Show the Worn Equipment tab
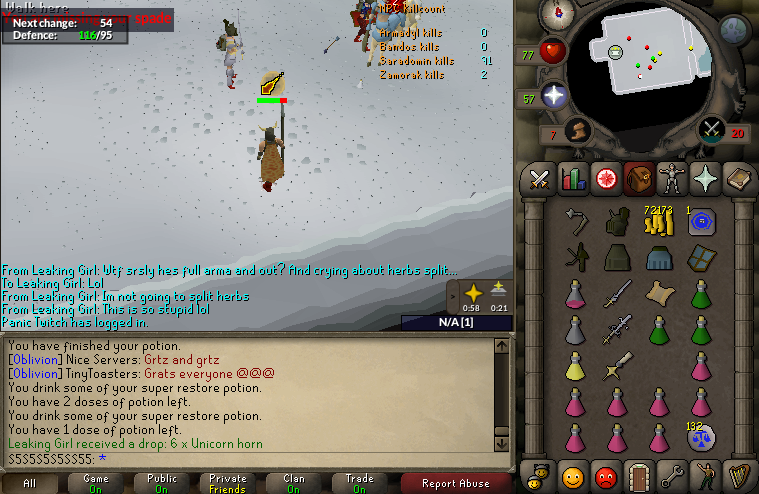 click(670, 180)
